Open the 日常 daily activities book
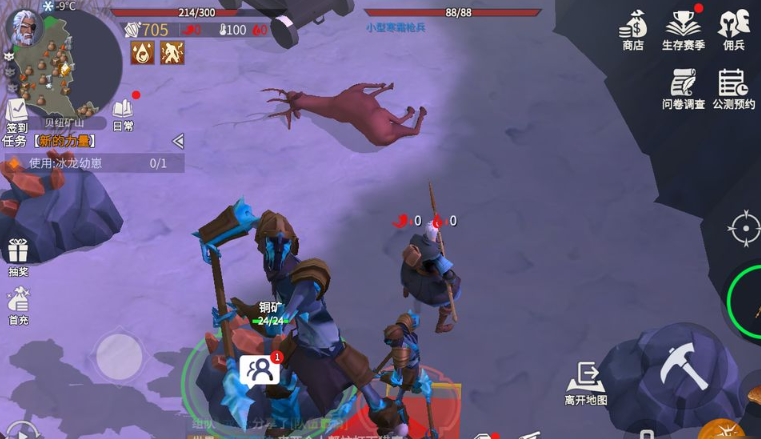The height and width of the screenshot is (439, 761). click(x=123, y=111)
